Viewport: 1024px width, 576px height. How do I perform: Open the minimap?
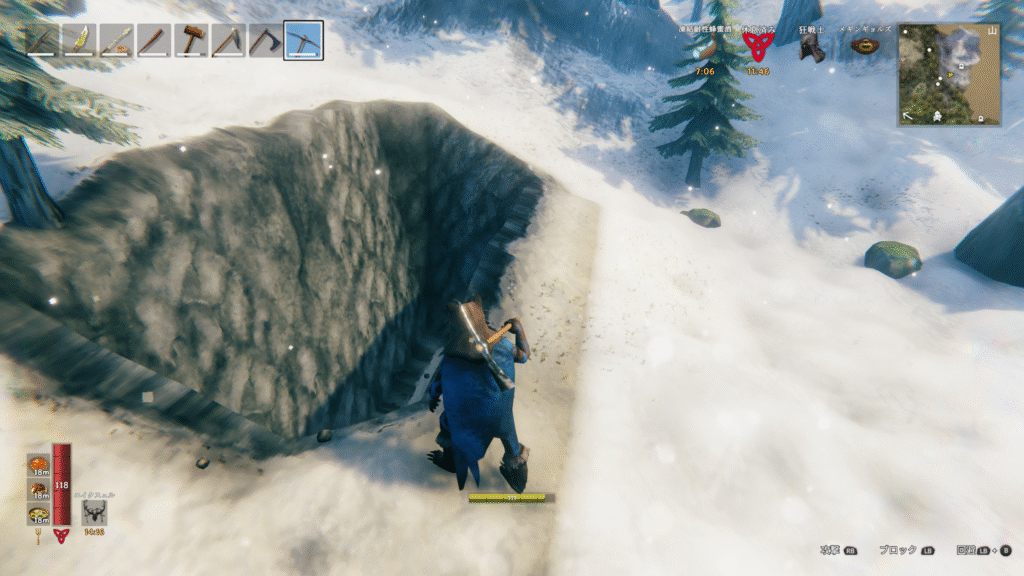pyautogui.click(x=948, y=74)
